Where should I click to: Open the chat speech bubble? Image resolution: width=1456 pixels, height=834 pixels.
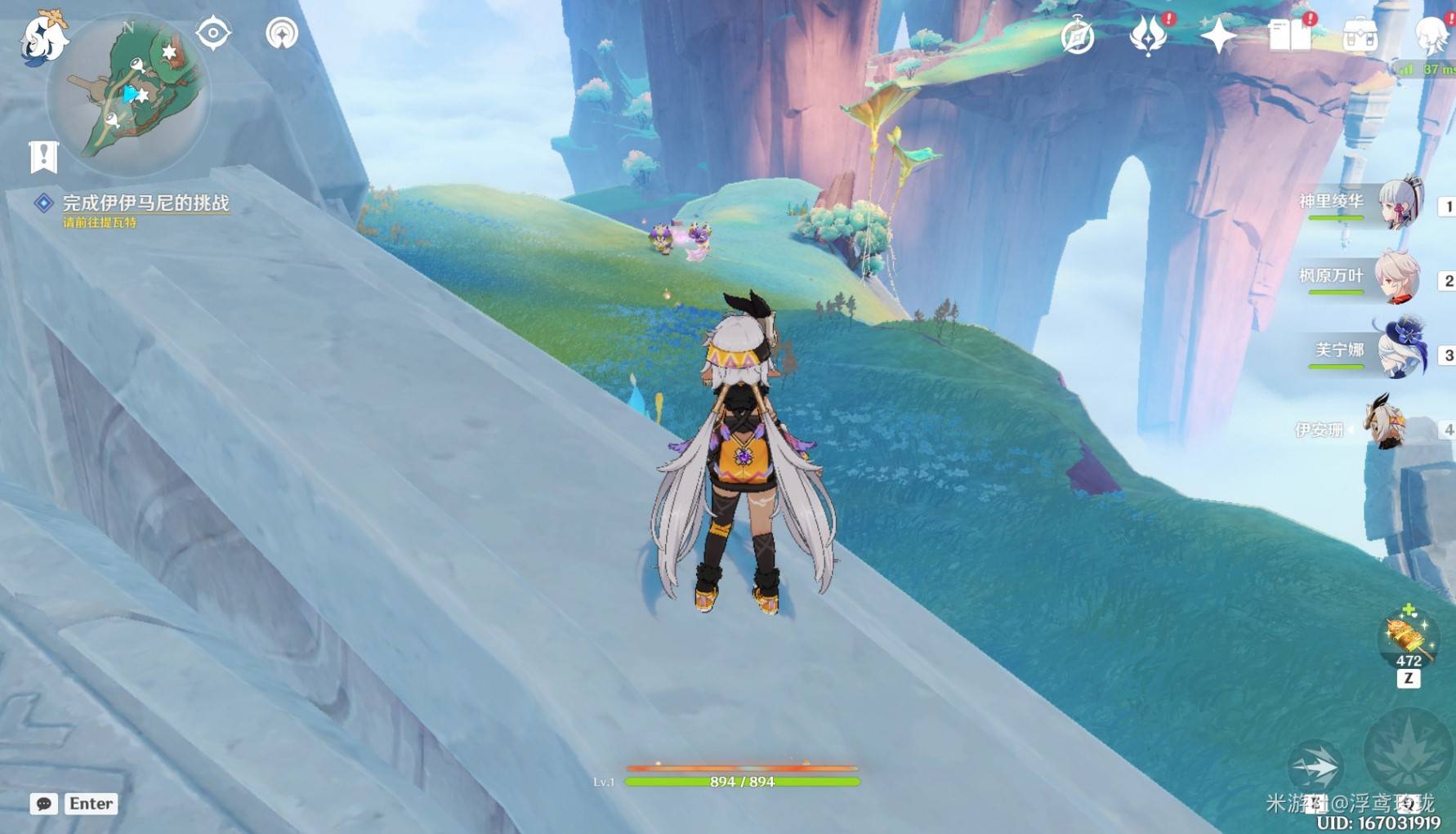pos(44,804)
